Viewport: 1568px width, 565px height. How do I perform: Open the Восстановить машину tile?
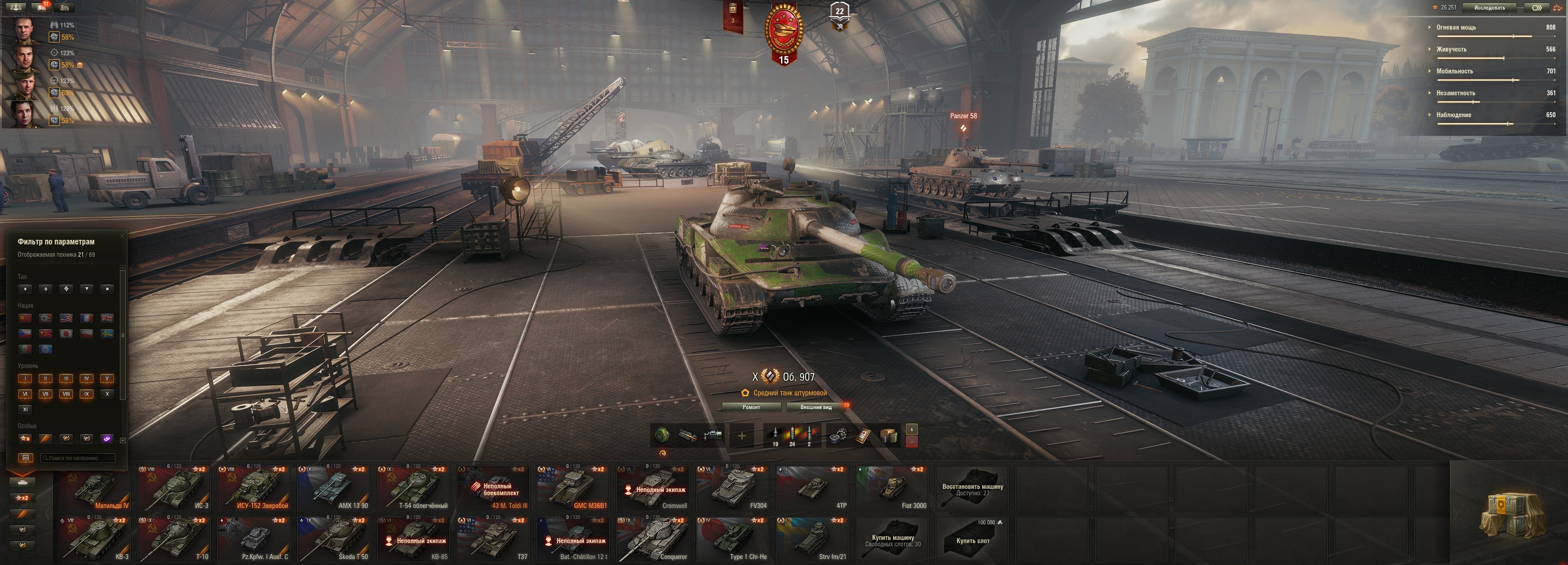point(972,488)
